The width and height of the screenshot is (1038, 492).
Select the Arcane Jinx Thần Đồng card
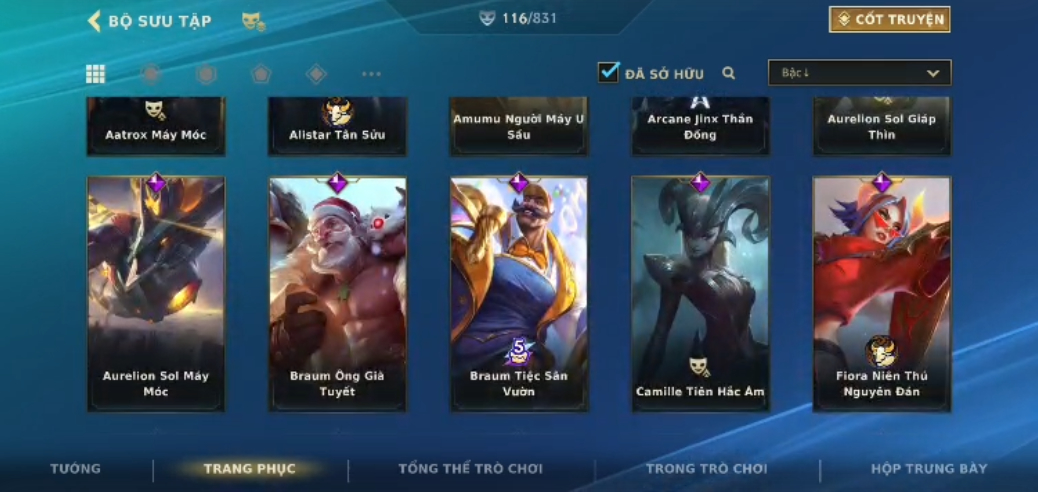[700, 126]
